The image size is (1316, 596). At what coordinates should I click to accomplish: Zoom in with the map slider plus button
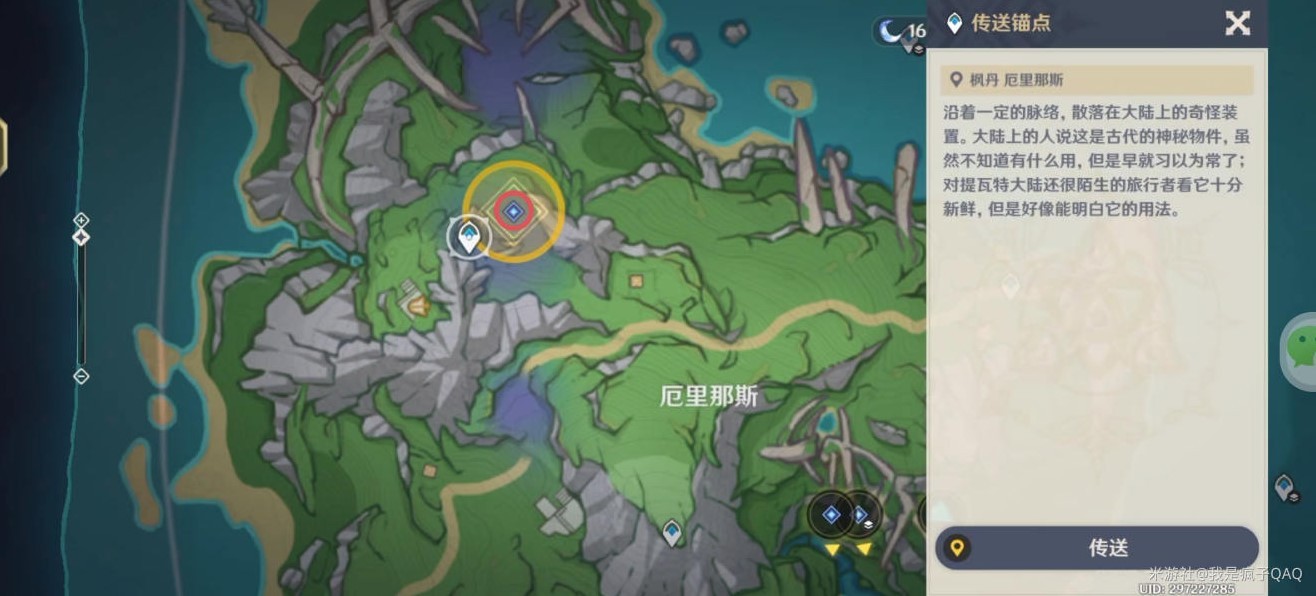pyautogui.click(x=82, y=219)
